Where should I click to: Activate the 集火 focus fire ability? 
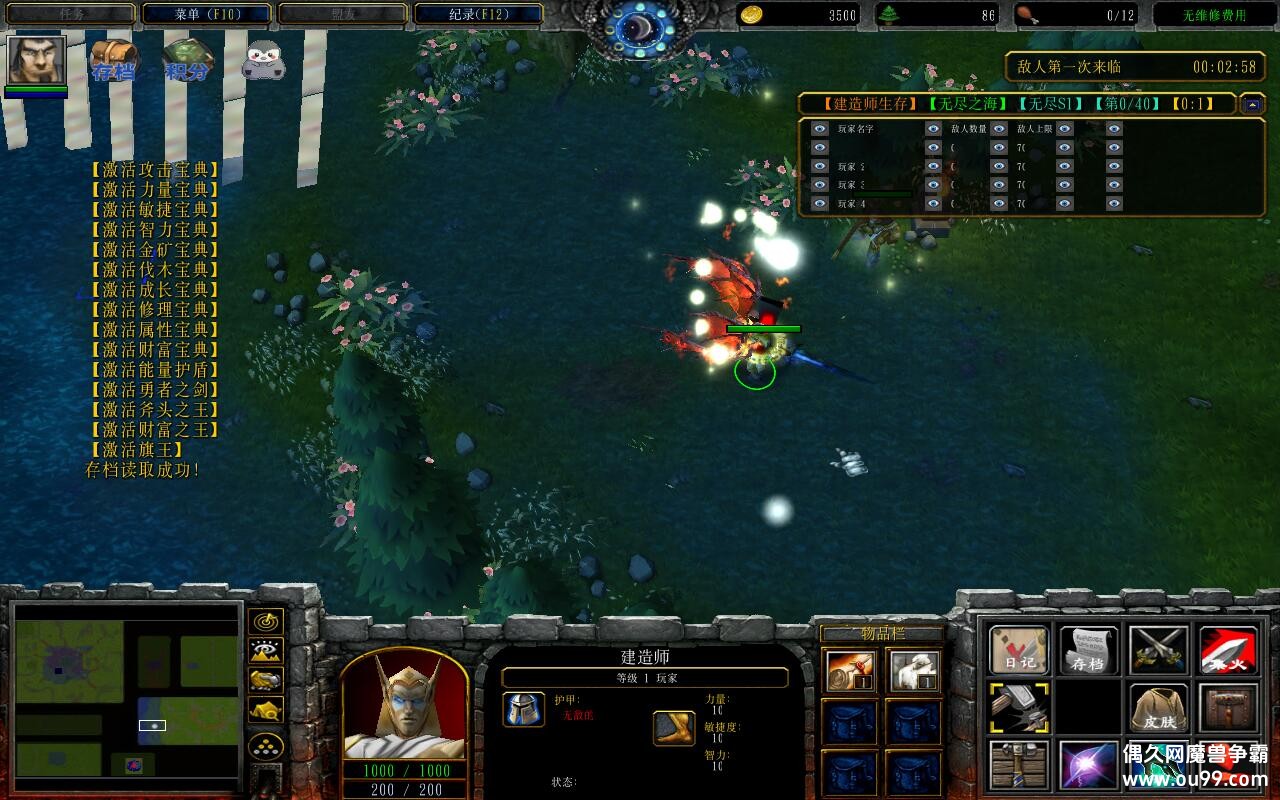pos(1228,651)
